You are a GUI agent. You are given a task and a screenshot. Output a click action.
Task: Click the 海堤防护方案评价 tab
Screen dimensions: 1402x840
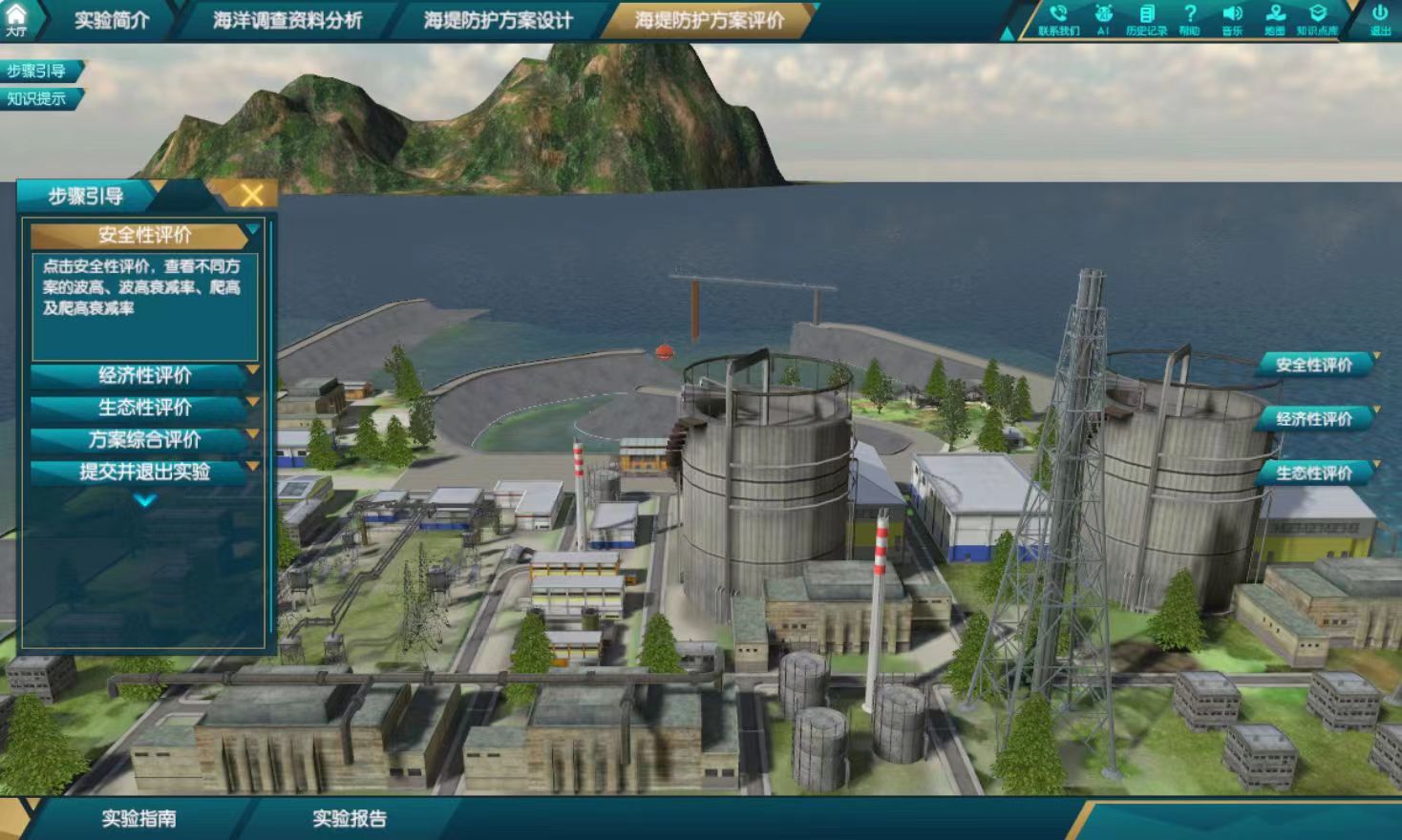(709, 20)
